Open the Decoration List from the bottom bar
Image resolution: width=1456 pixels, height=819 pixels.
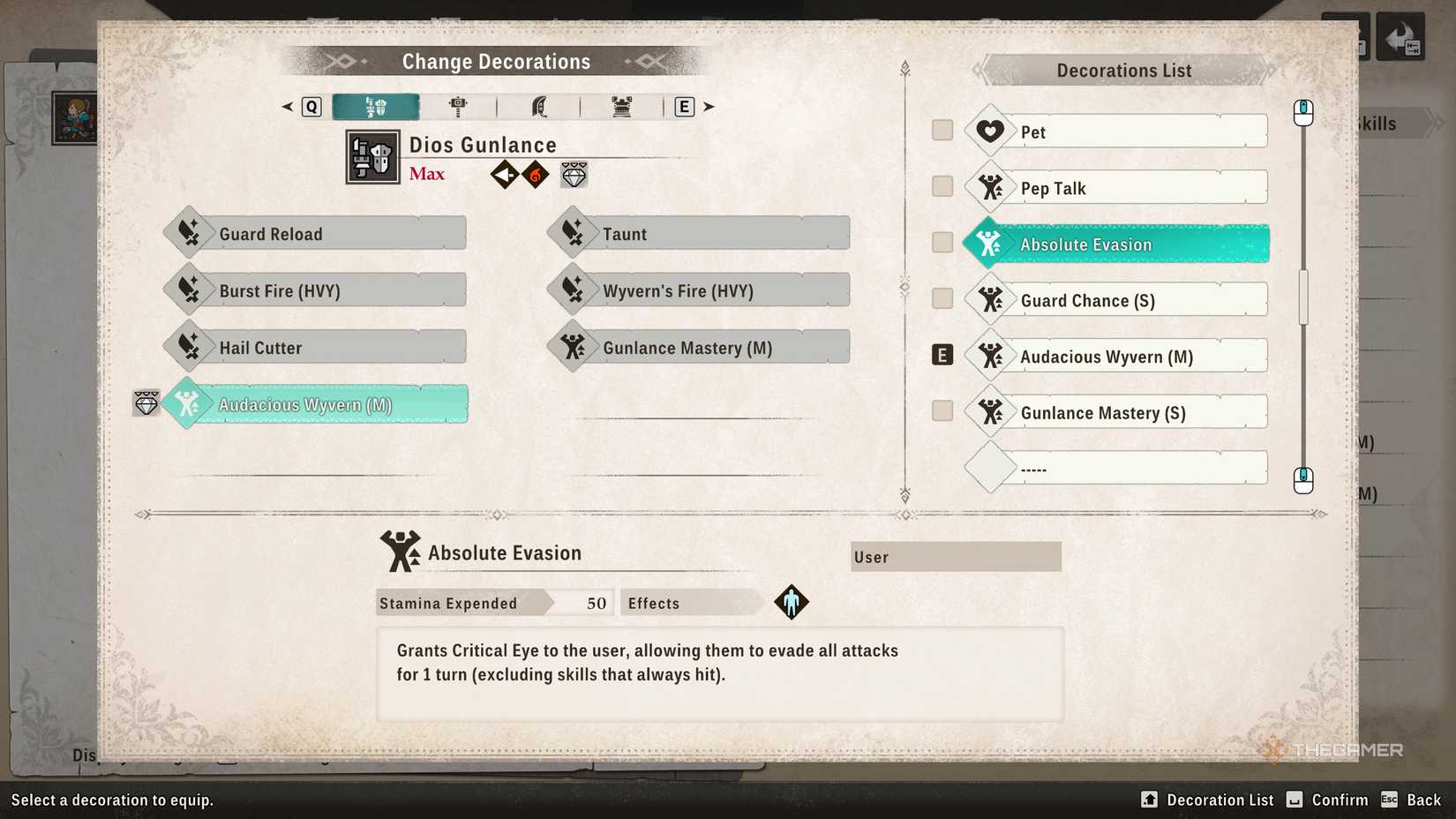coord(1207,800)
